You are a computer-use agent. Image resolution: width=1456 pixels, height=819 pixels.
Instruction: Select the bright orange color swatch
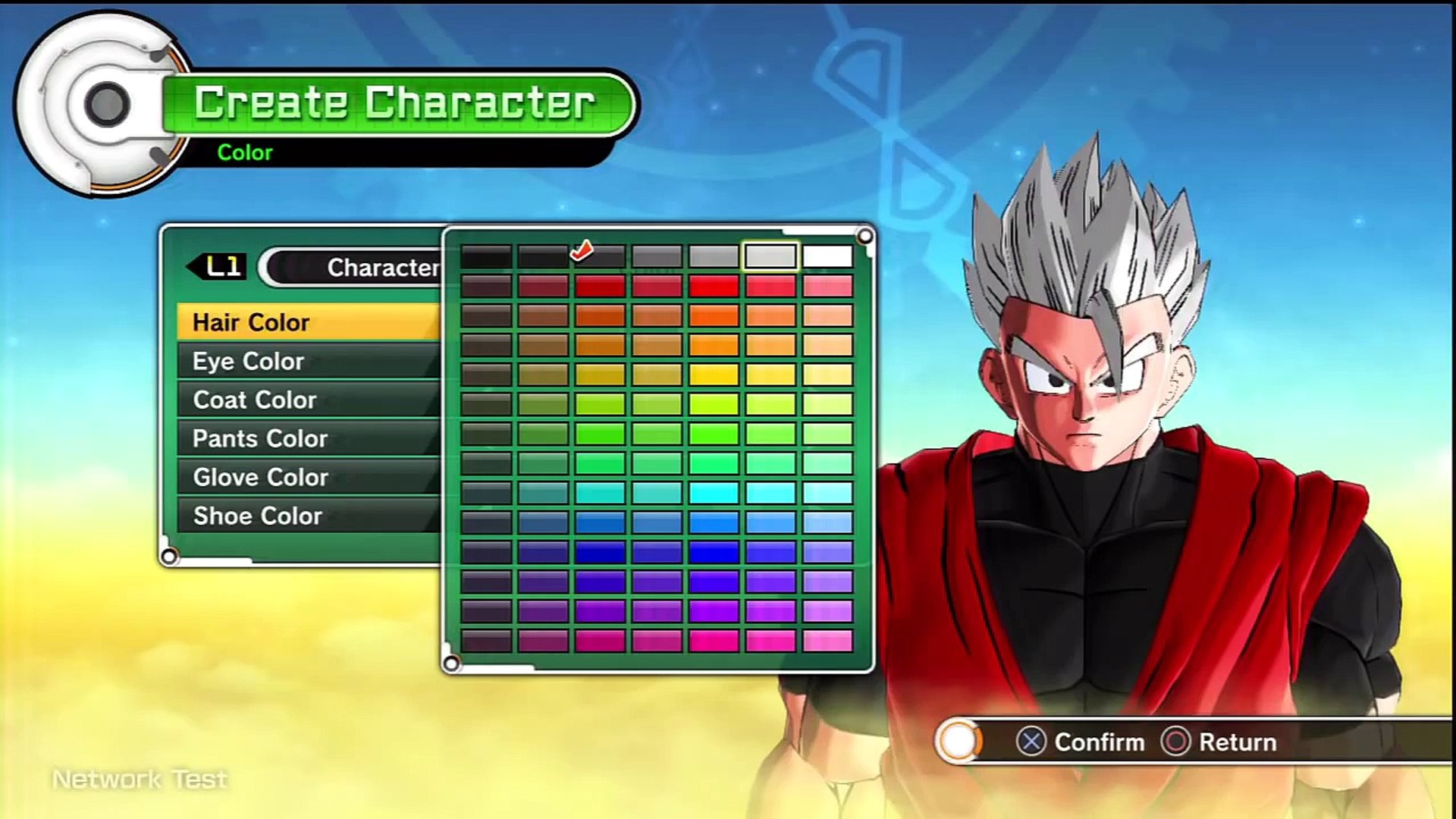714,345
